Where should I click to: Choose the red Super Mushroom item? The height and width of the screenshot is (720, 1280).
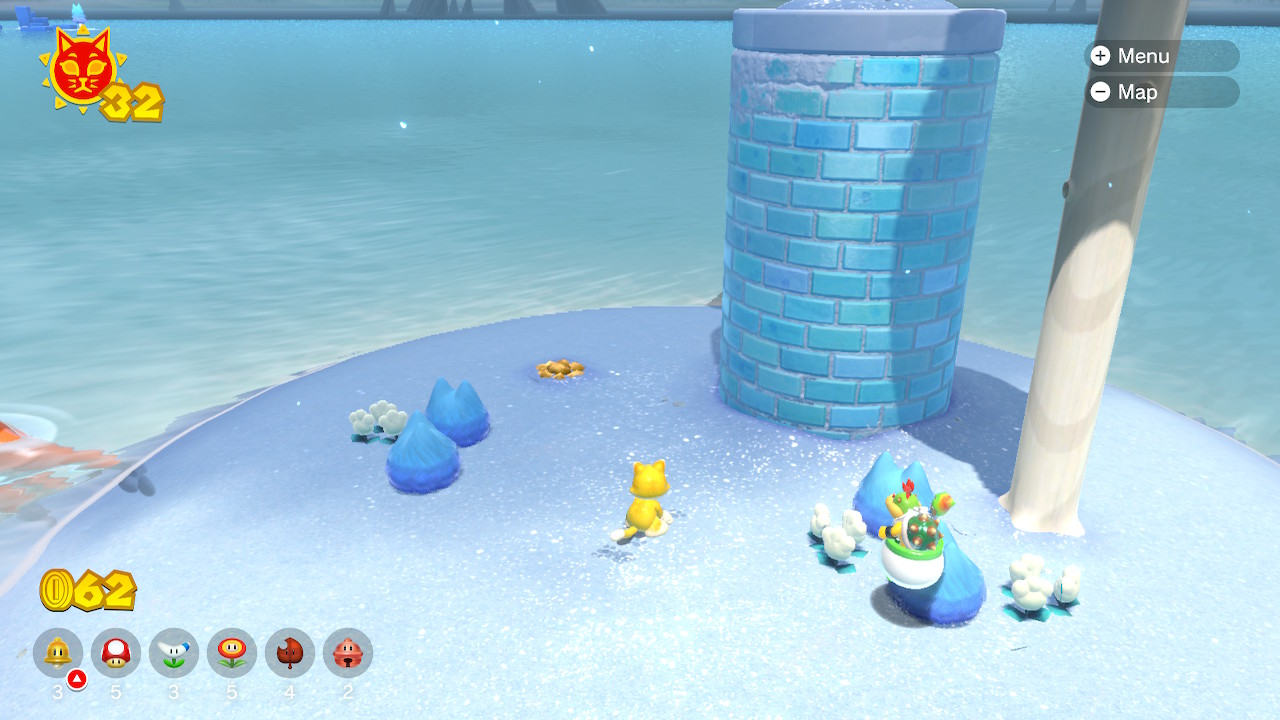tap(116, 653)
